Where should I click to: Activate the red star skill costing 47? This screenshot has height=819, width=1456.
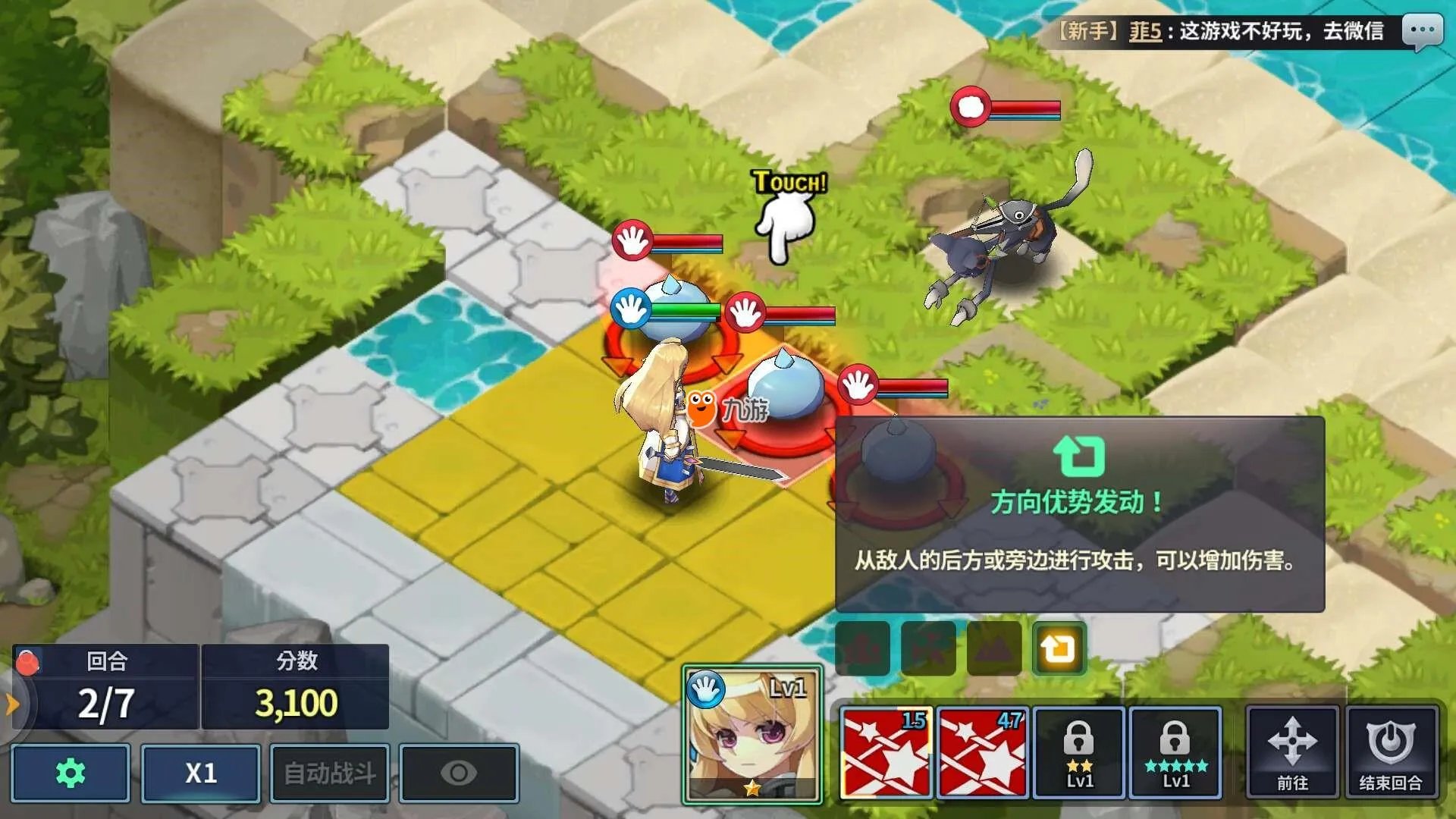(982, 752)
